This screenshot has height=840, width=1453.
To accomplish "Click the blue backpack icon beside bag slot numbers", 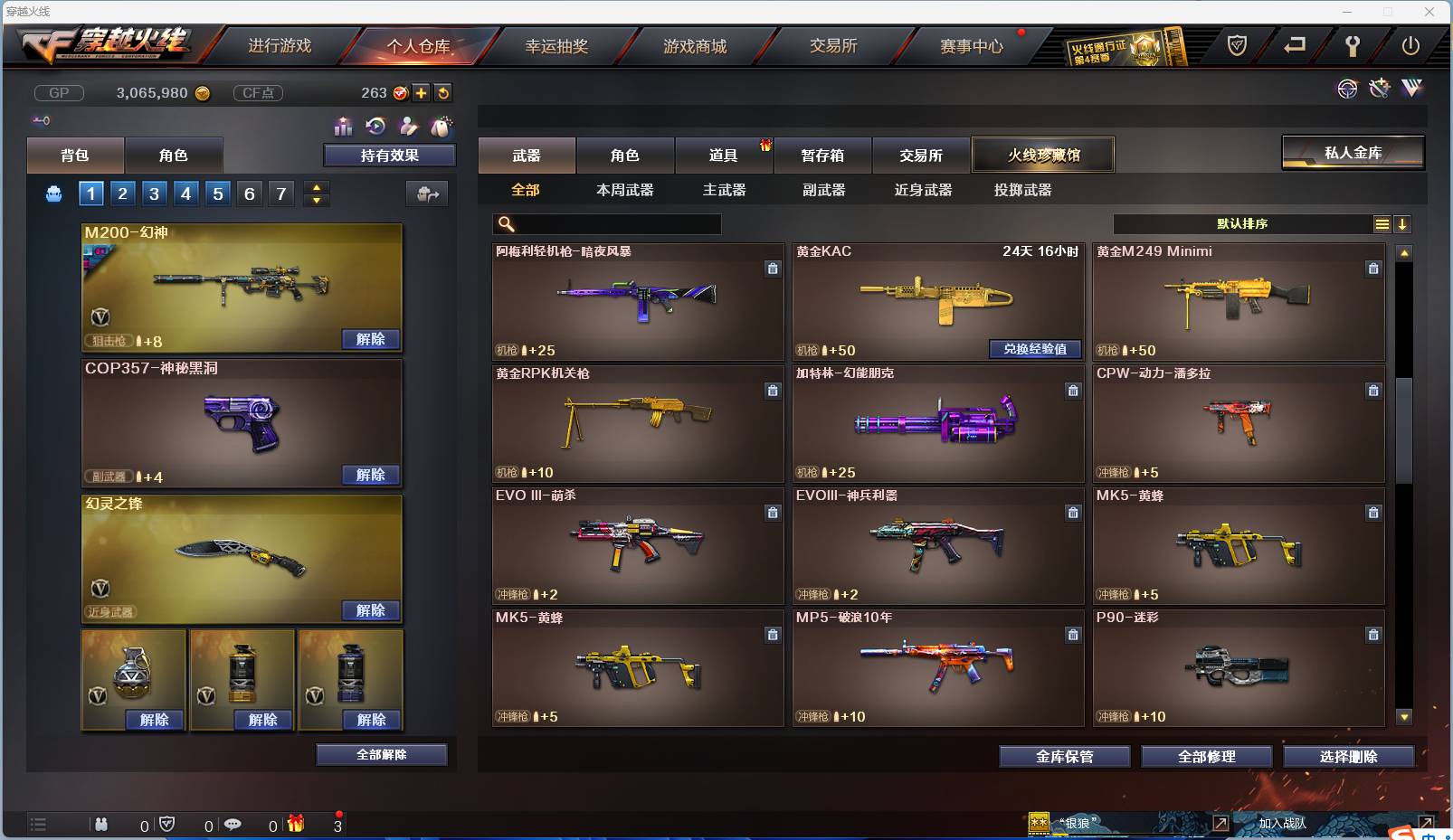I will (x=55, y=193).
